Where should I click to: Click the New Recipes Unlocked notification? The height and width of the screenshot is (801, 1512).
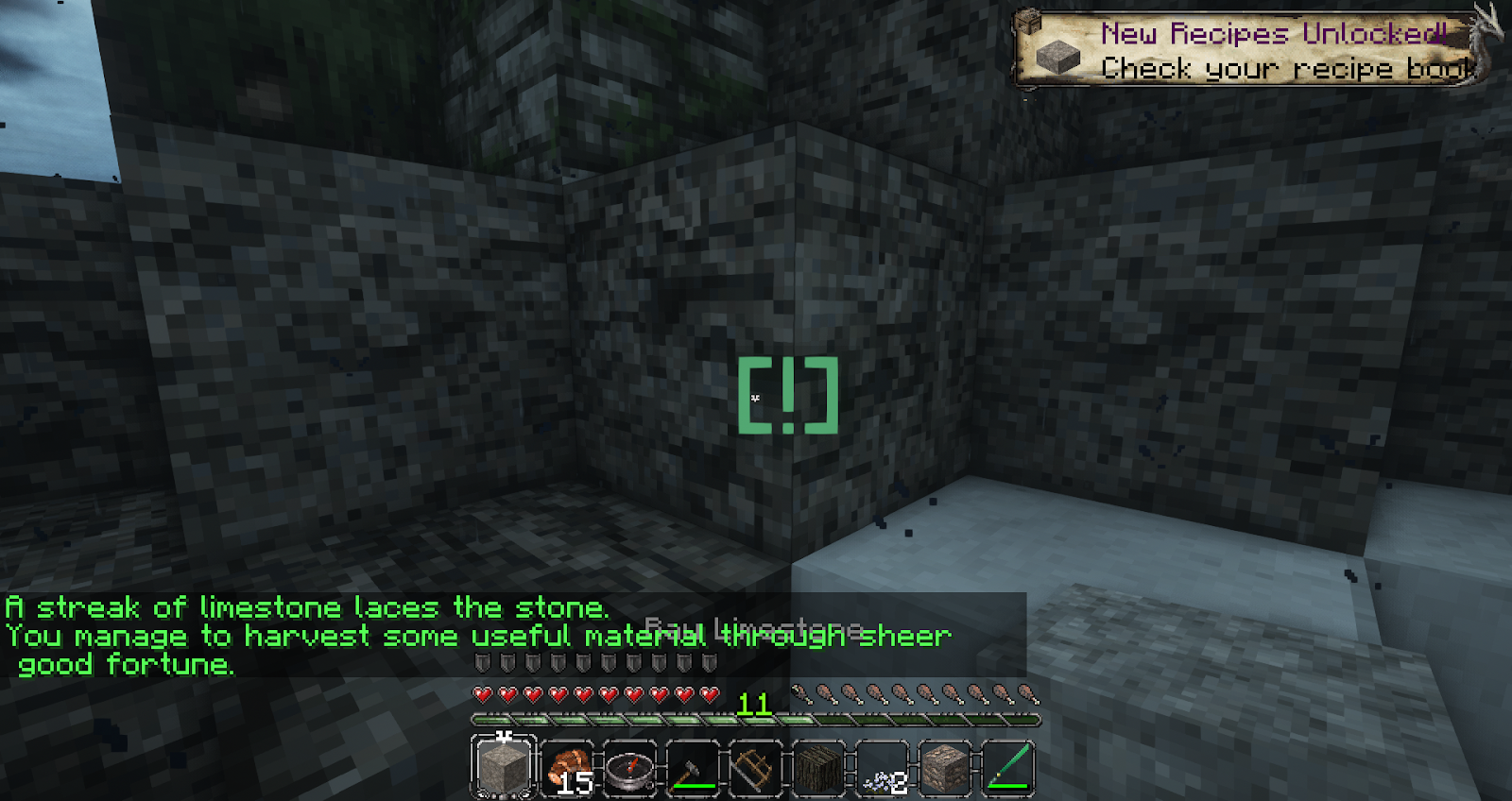(x=1247, y=49)
